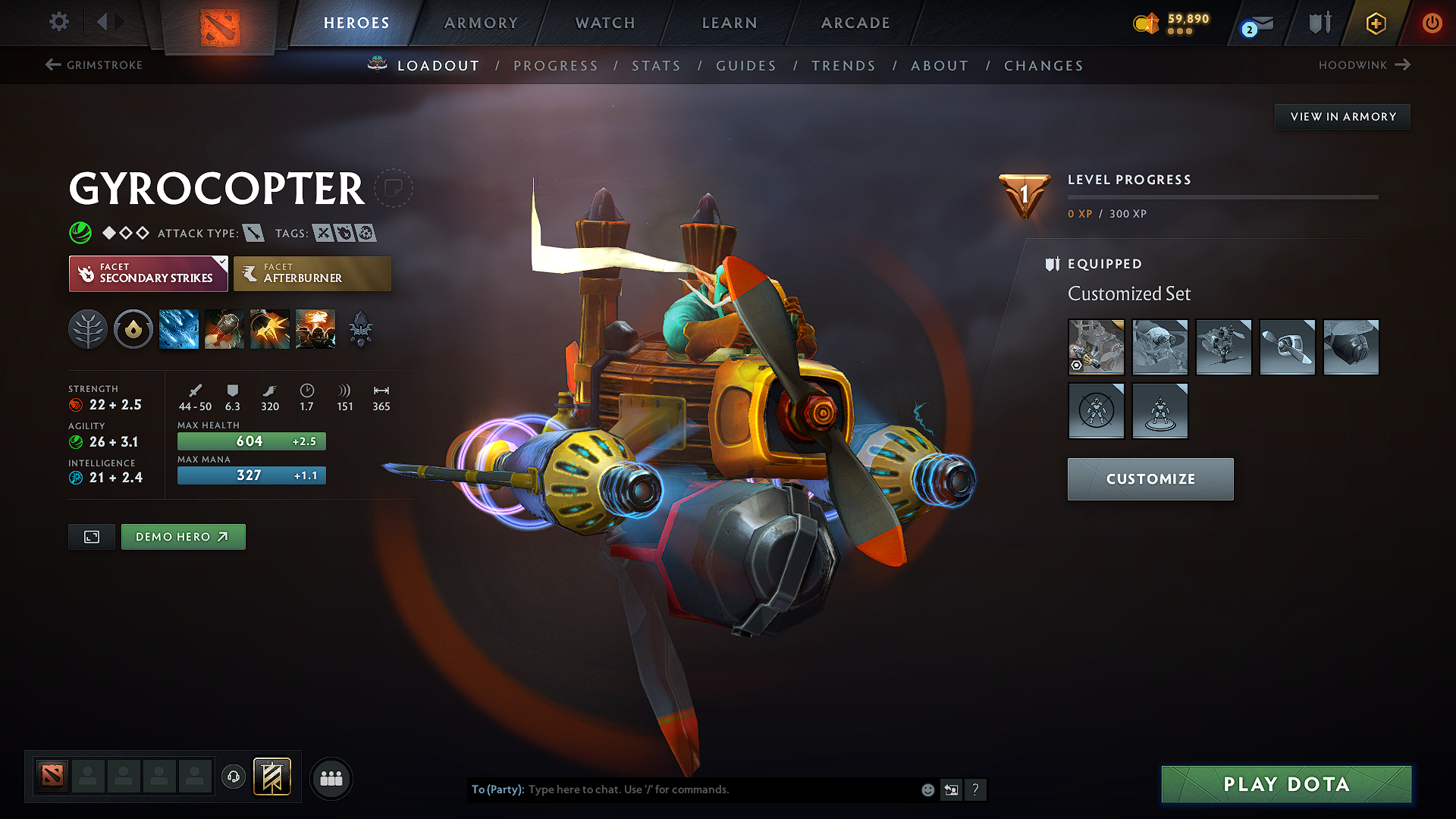Image resolution: width=1456 pixels, height=819 pixels.
Task: View the Call Down ultimate ability icon
Action: tap(315, 328)
